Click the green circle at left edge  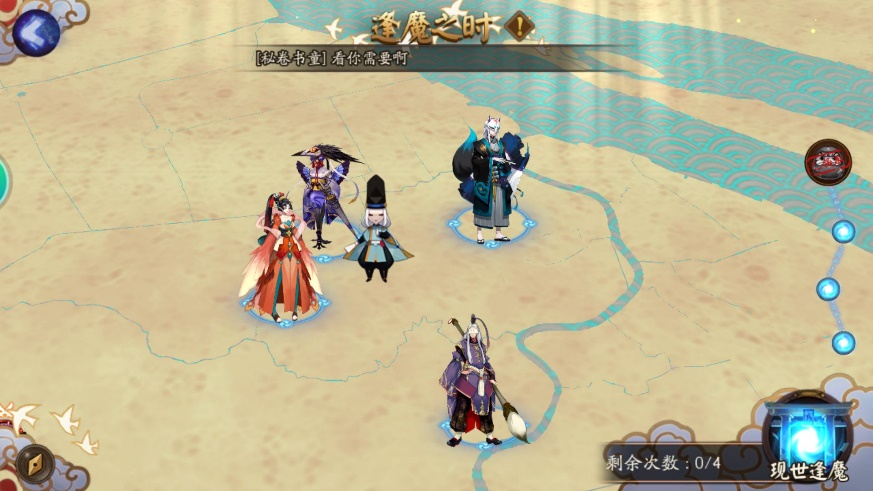(x=3, y=182)
